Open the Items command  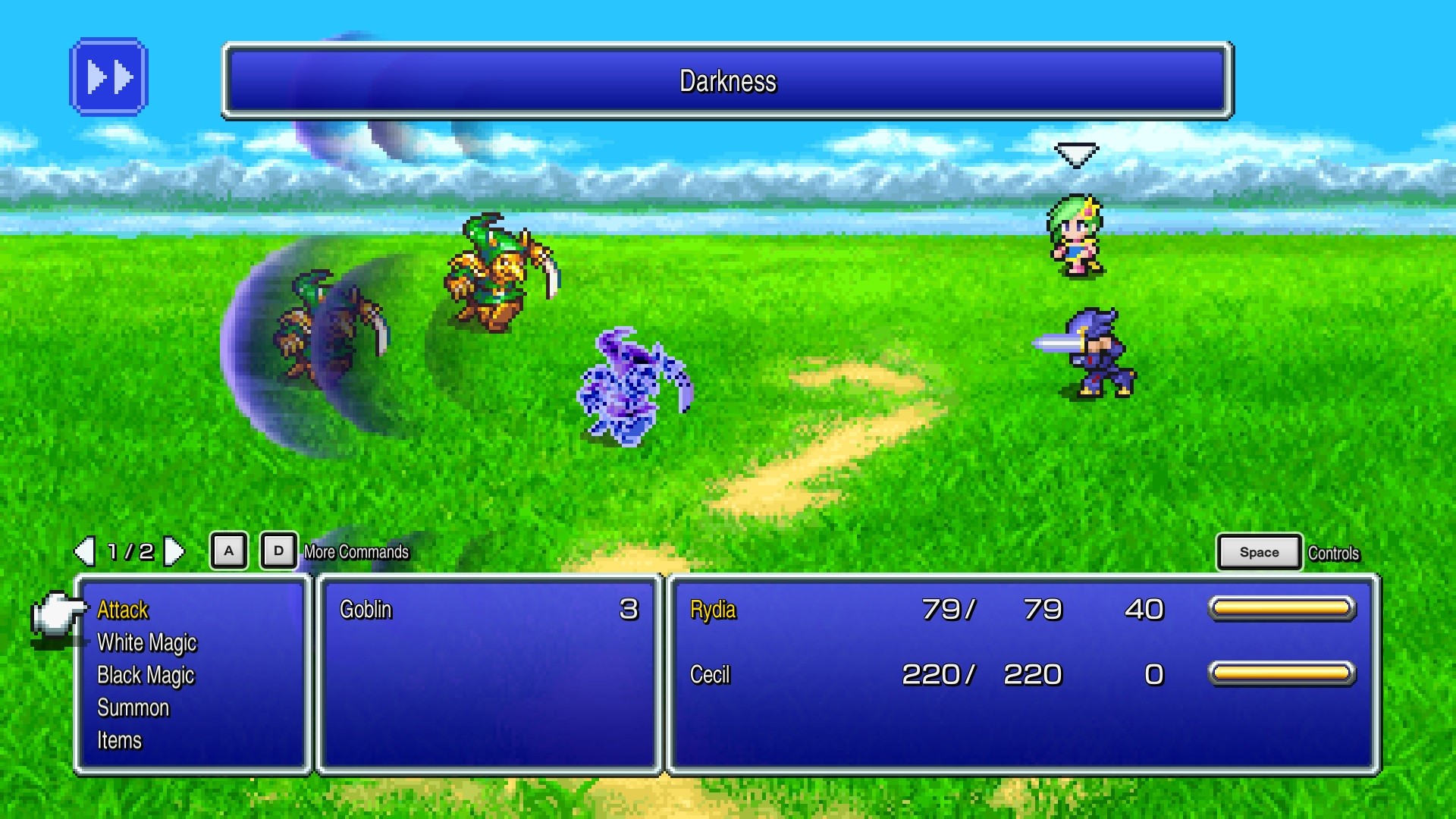pyautogui.click(x=119, y=741)
